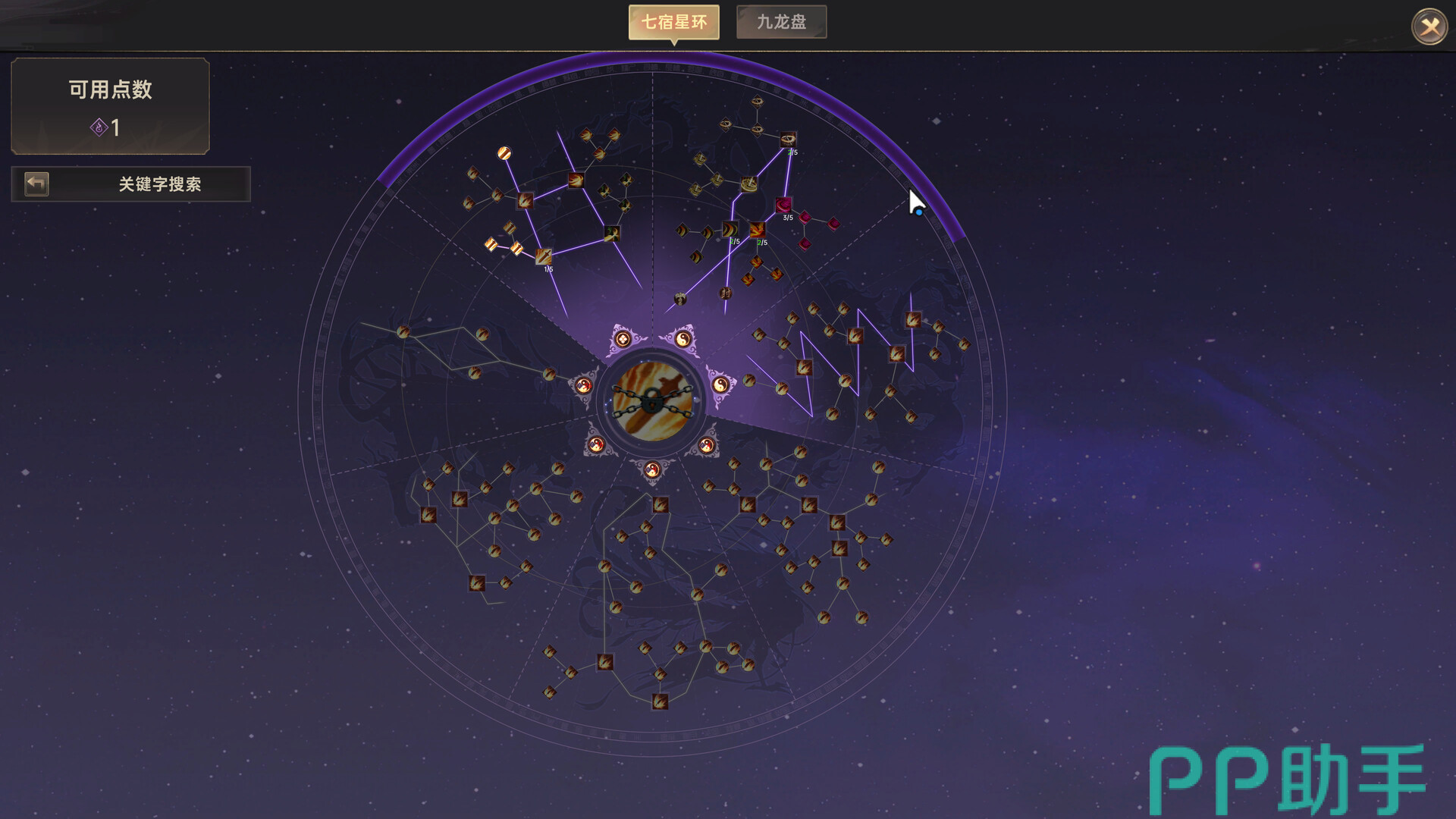
Task: Switch to the 七宿星环 tab
Action: coord(673,23)
